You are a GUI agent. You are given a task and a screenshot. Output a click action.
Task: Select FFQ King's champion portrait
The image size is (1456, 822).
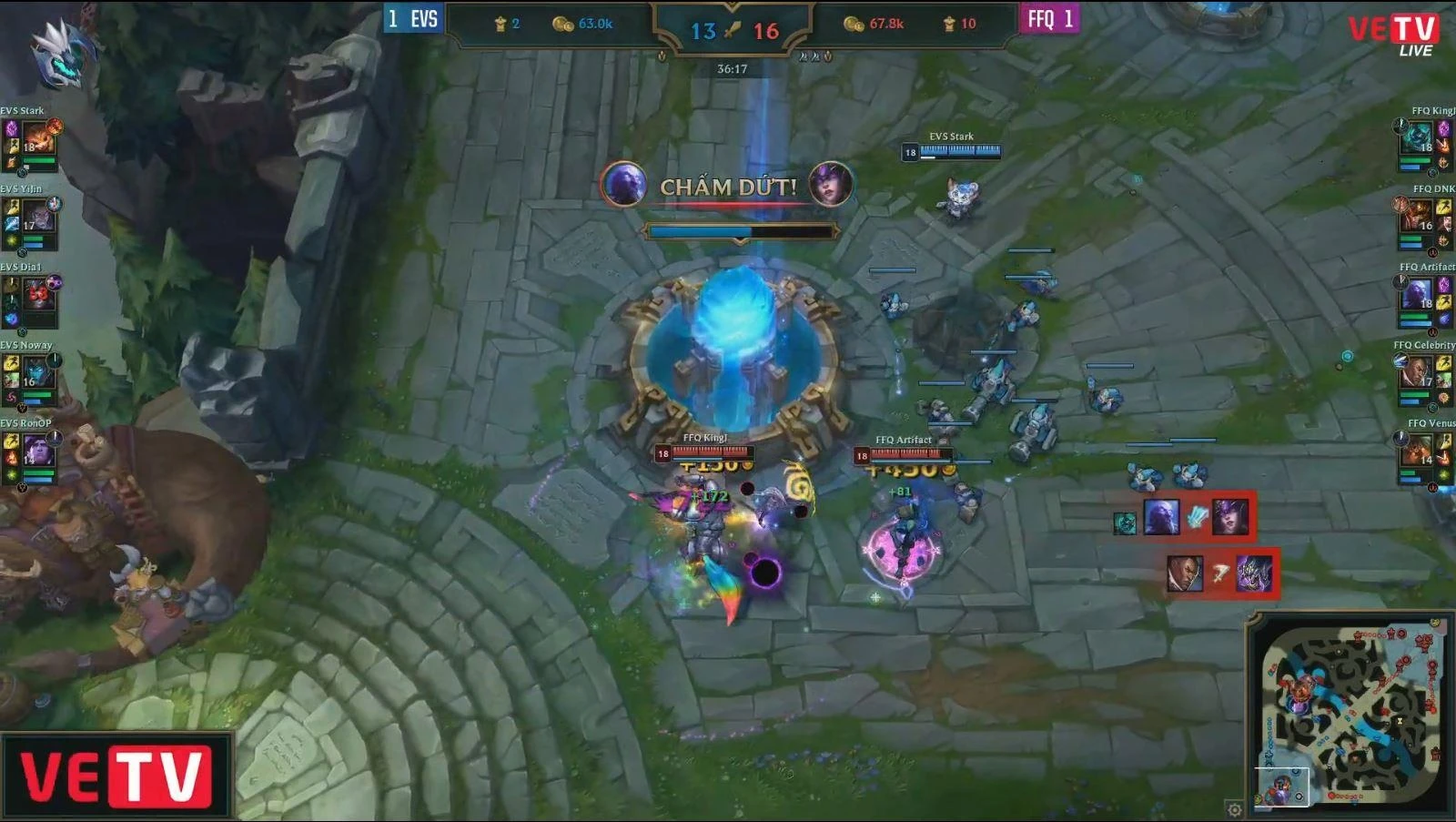[x=1417, y=139]
